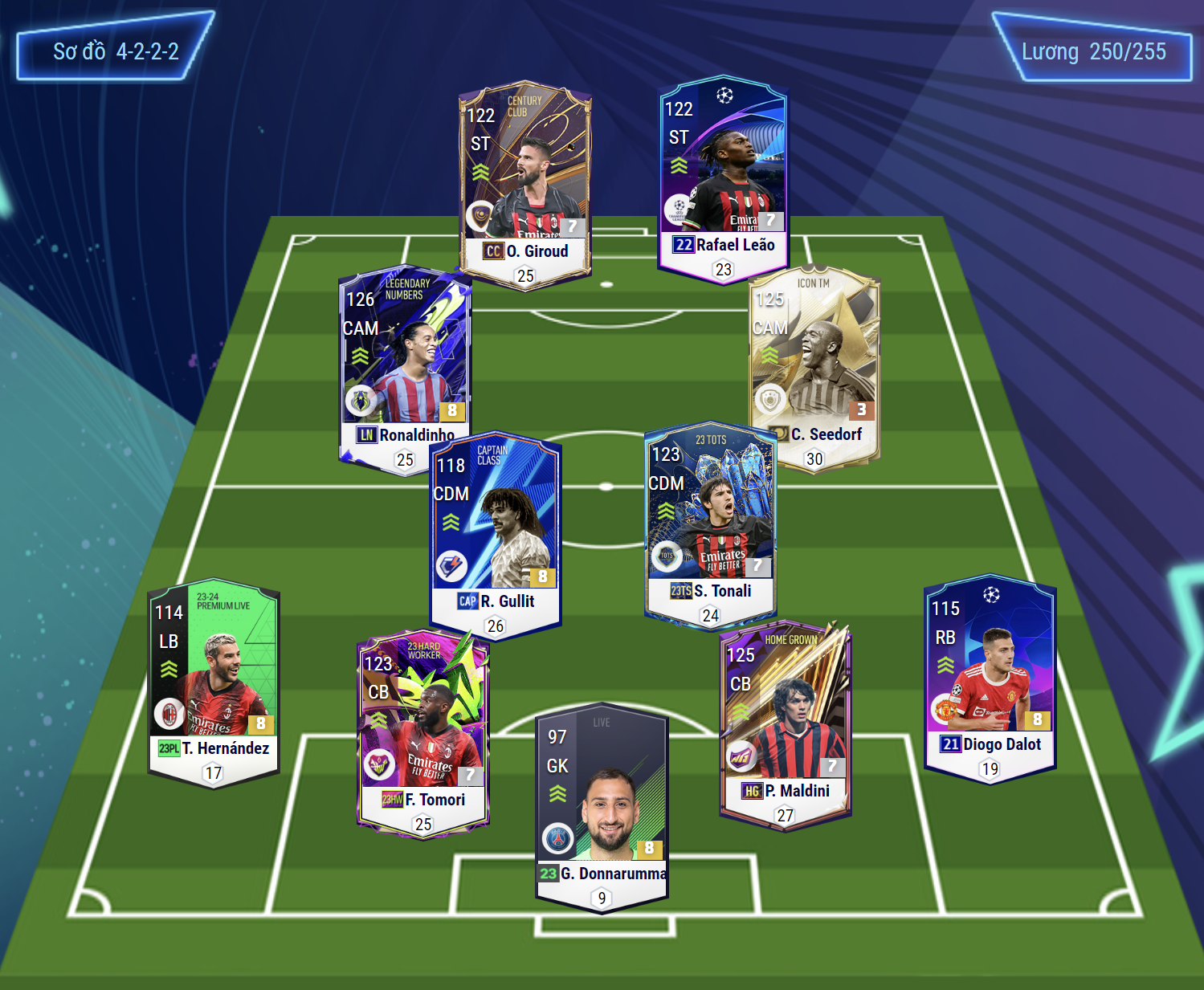Select the R. Gullit CDM card
The width and height of the screenshot is (1204, 990).
click(496, 530)
